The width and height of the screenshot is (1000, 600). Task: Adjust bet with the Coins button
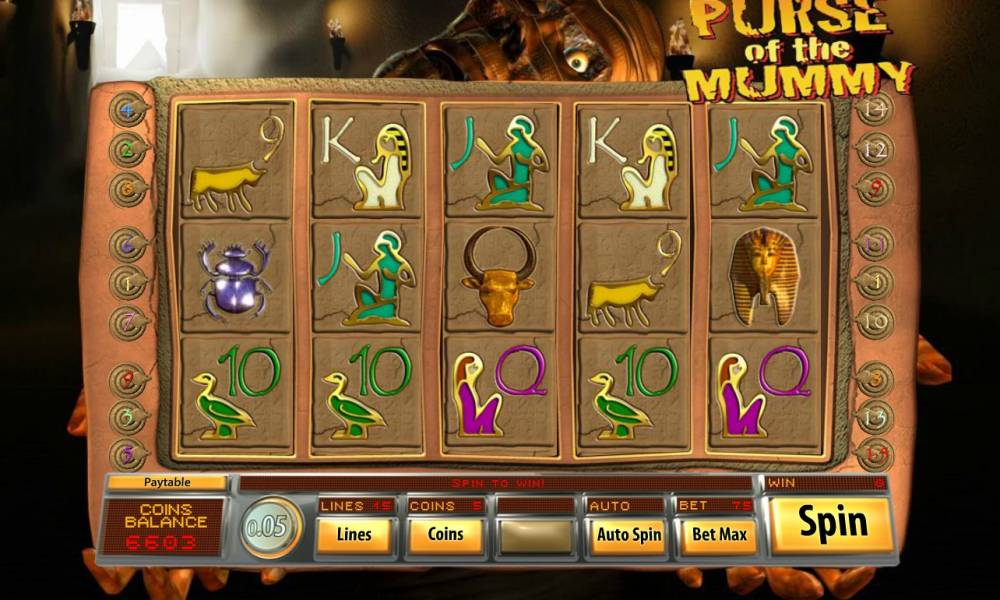coord(445,535)
